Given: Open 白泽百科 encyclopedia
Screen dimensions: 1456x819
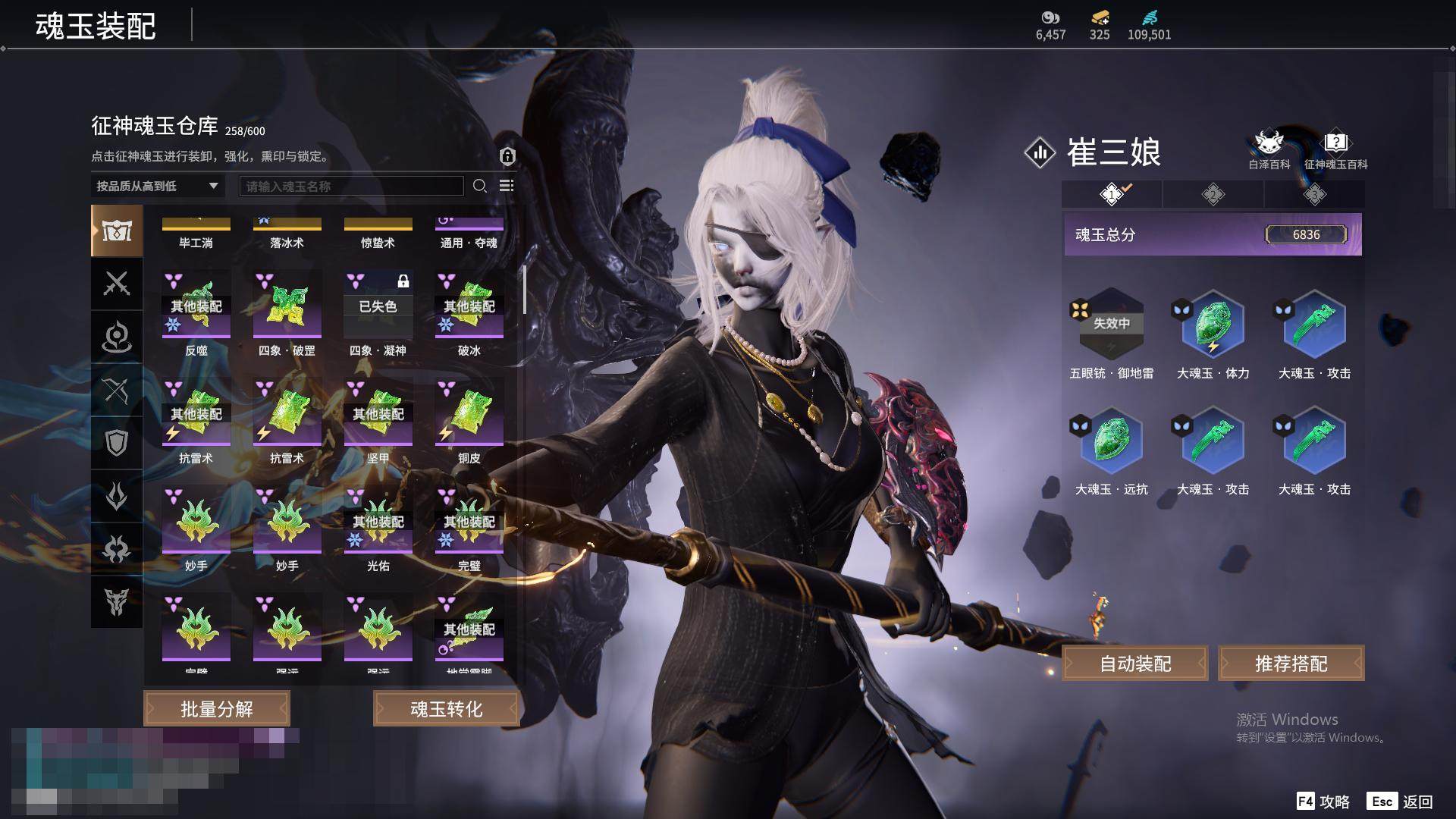Looking at the screenshot, I should [x=1269, y=149].
